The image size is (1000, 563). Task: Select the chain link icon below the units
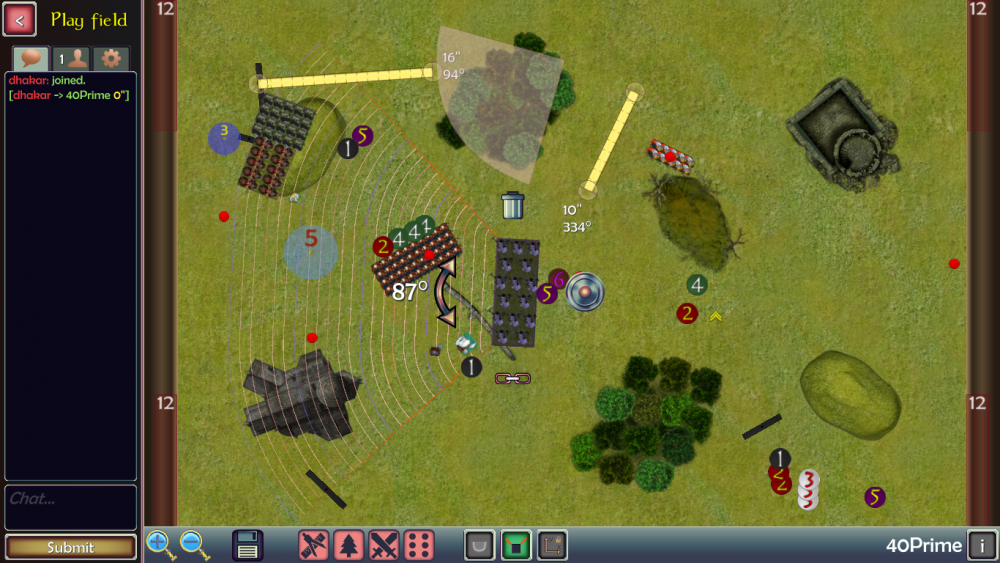point(513,378)
